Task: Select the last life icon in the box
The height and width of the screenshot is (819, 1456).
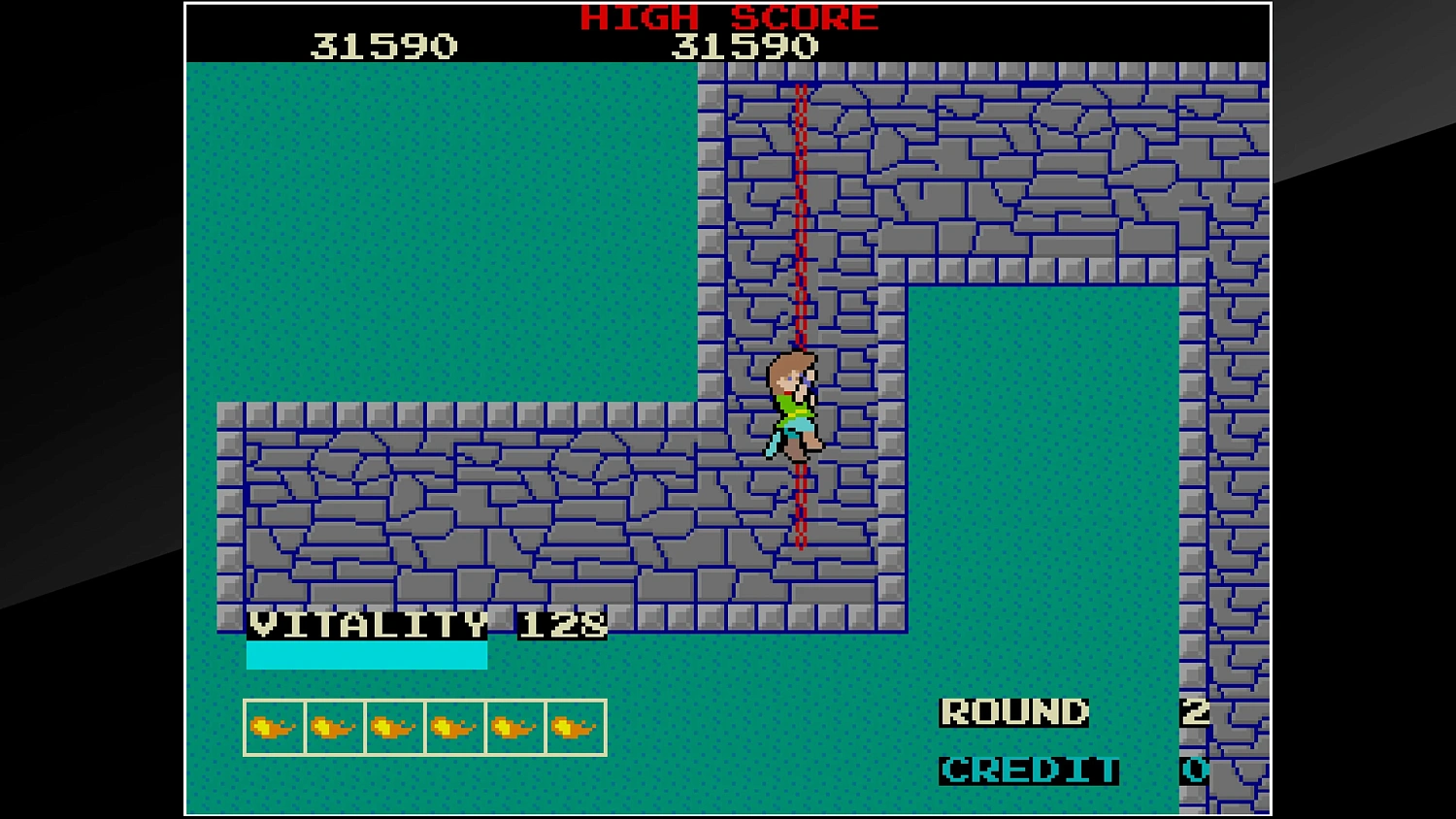Action: pos(572,725)
